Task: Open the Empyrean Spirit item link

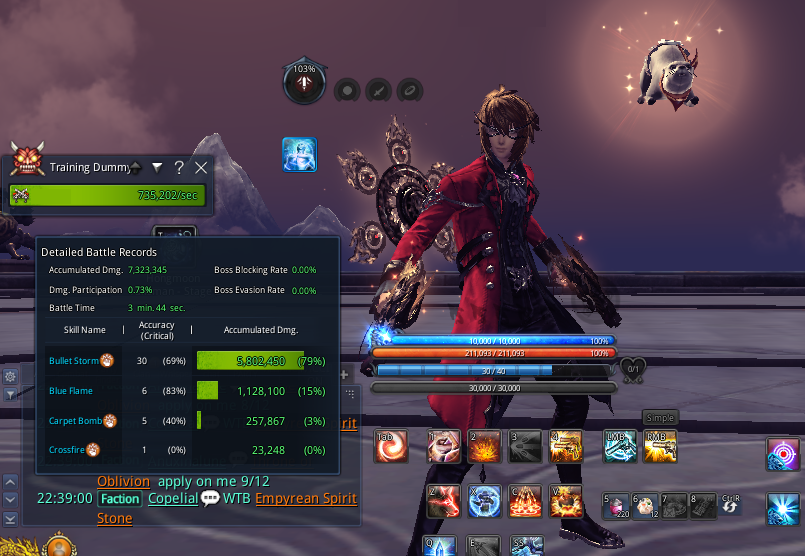Action: [305, 498]
